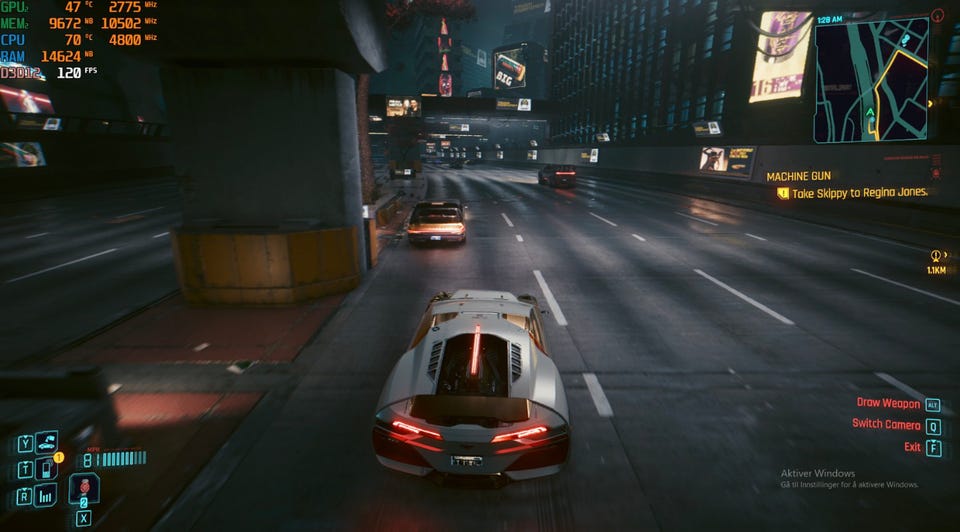Use the red consumable inhaler slot
960x532 pixels.
click(x=84, y=488)
